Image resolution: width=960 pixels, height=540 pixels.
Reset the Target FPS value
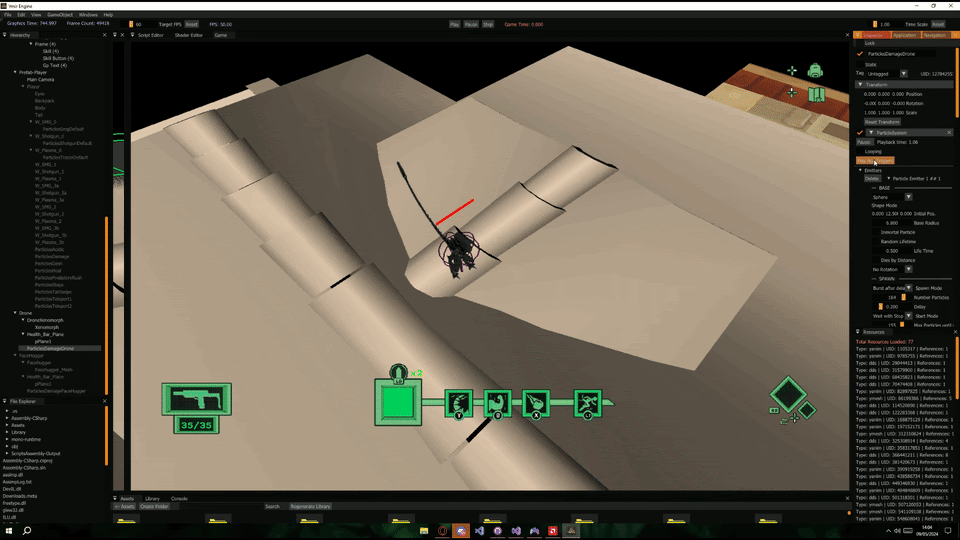[x=191, y=24]
